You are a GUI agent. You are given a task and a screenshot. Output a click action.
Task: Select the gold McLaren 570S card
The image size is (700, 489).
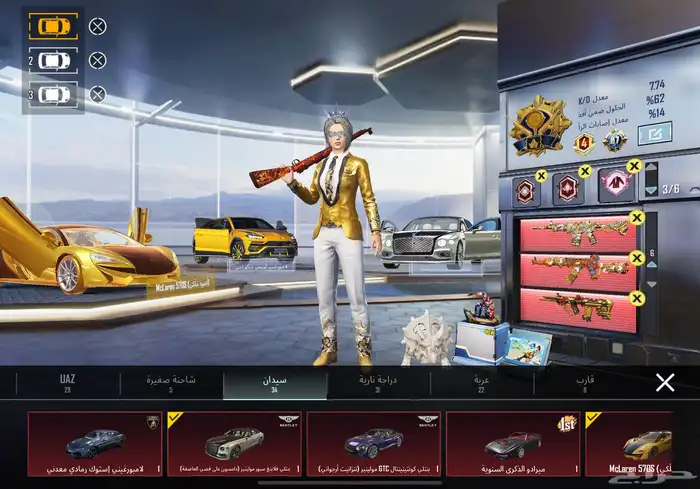643,443
